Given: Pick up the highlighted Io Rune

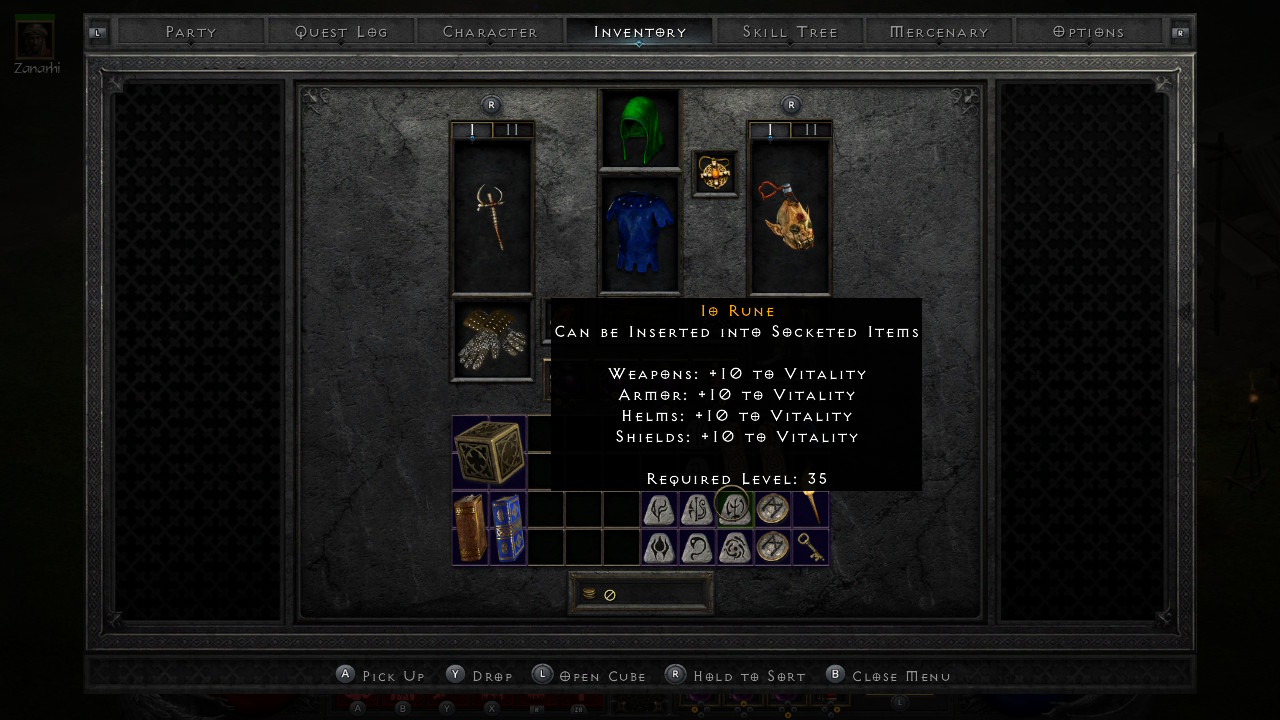Looking at the screenshot, I should [x=734, y=509].
